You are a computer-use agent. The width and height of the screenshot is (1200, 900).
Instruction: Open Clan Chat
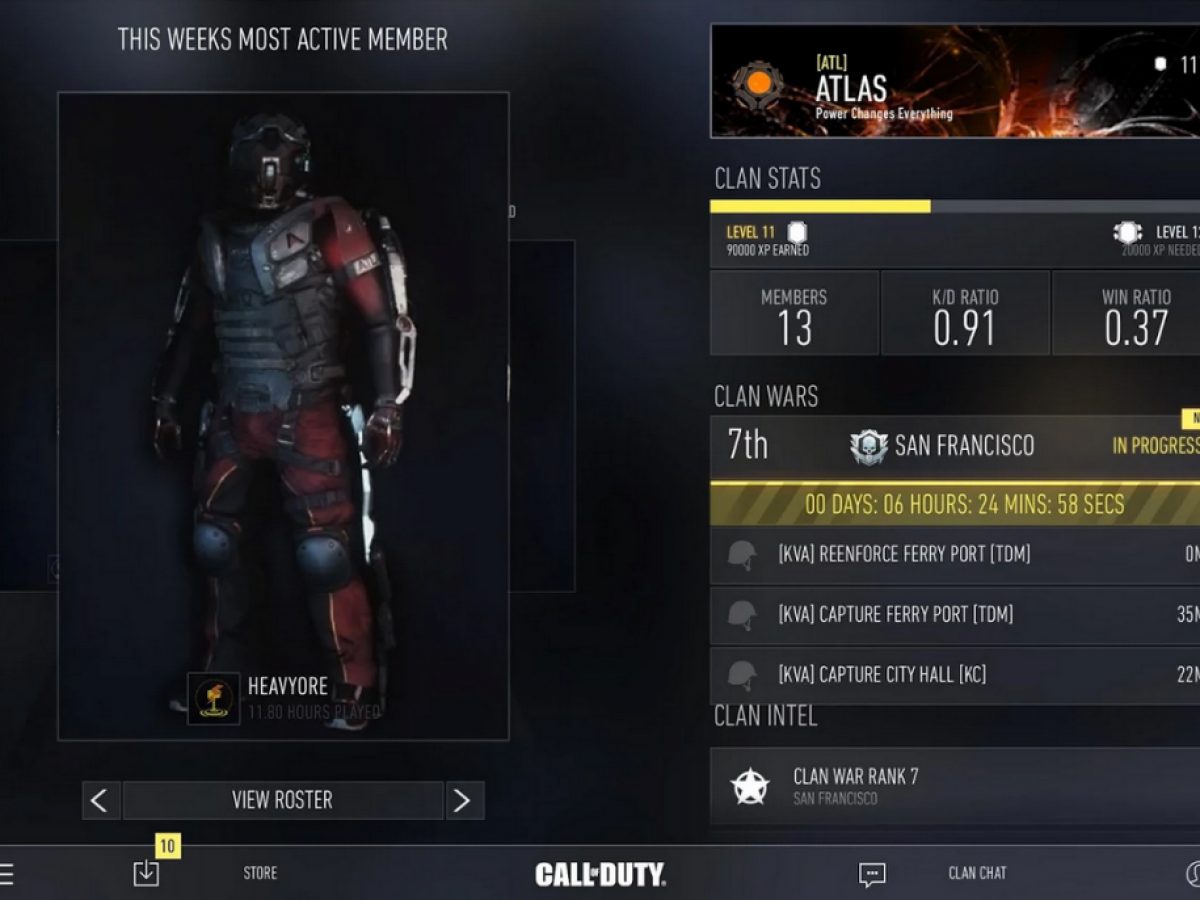[976, 873]
